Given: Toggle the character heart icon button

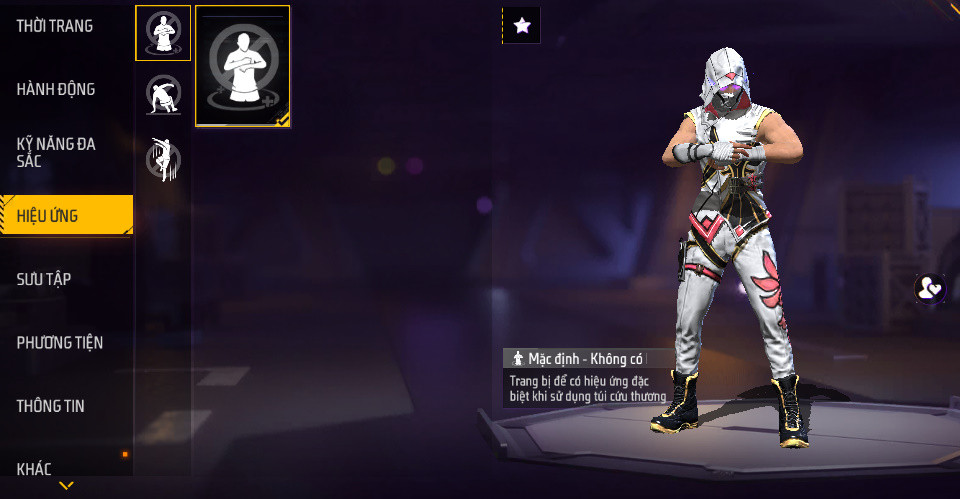Looking at the screenshot, I should pyautogui.click(x=931, y=289).
